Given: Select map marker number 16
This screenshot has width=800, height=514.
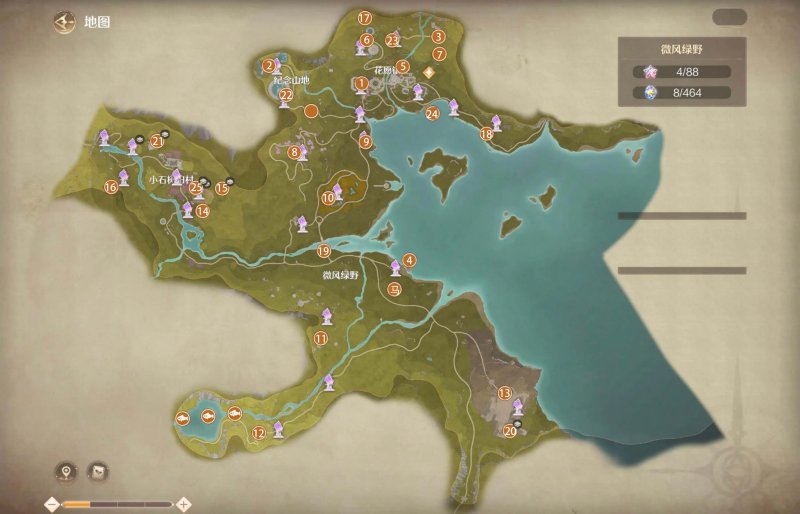Looking at the screenshot, I should tap(111, 186).
